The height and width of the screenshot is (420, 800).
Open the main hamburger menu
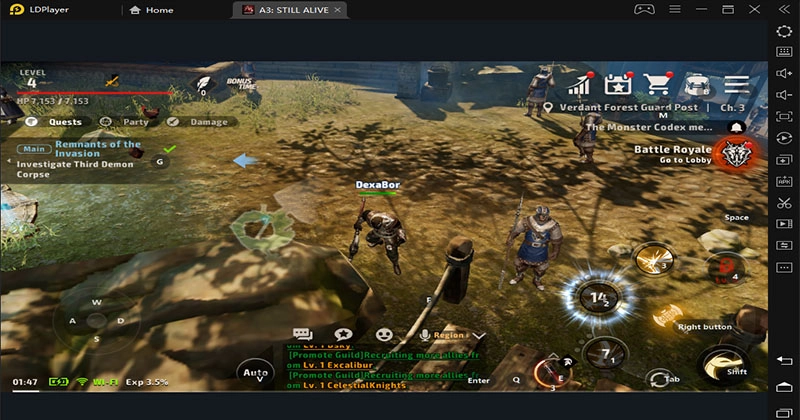(x=737, y=84)
